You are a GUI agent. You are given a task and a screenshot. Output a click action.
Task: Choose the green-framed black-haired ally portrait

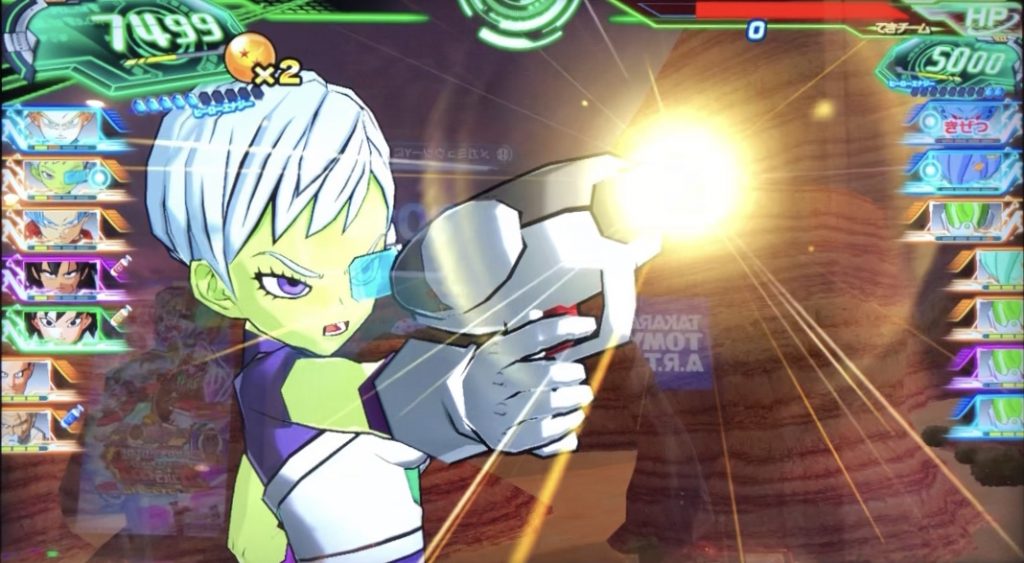point(62,325)
